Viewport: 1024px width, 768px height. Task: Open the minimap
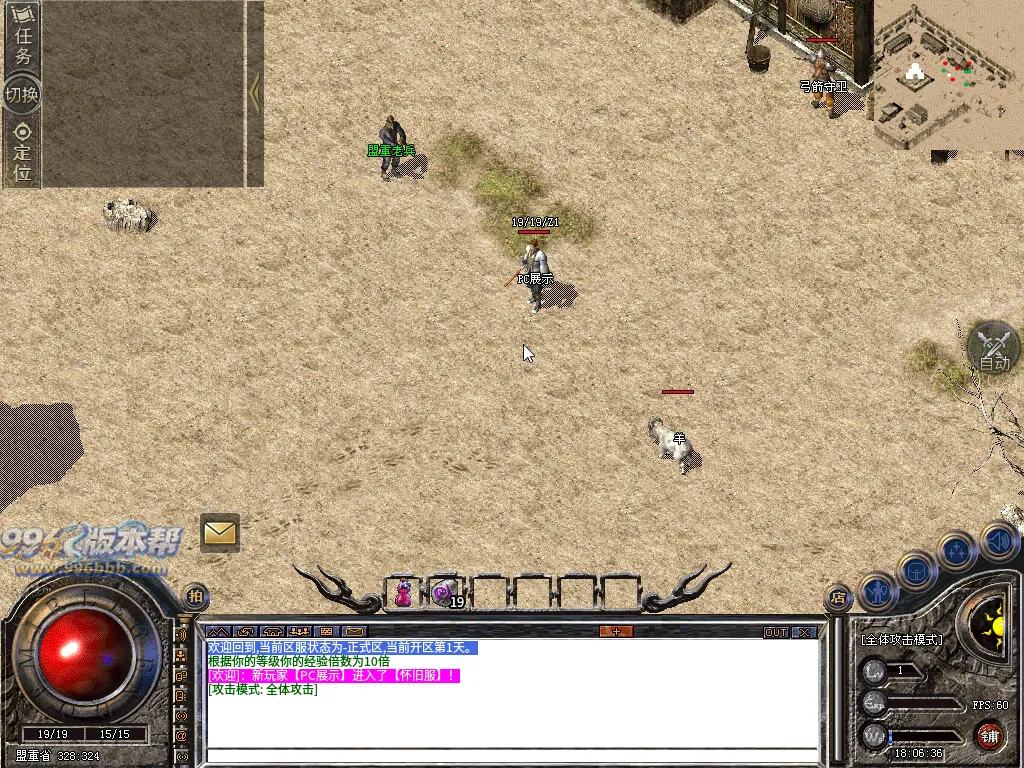coord(946,76)
